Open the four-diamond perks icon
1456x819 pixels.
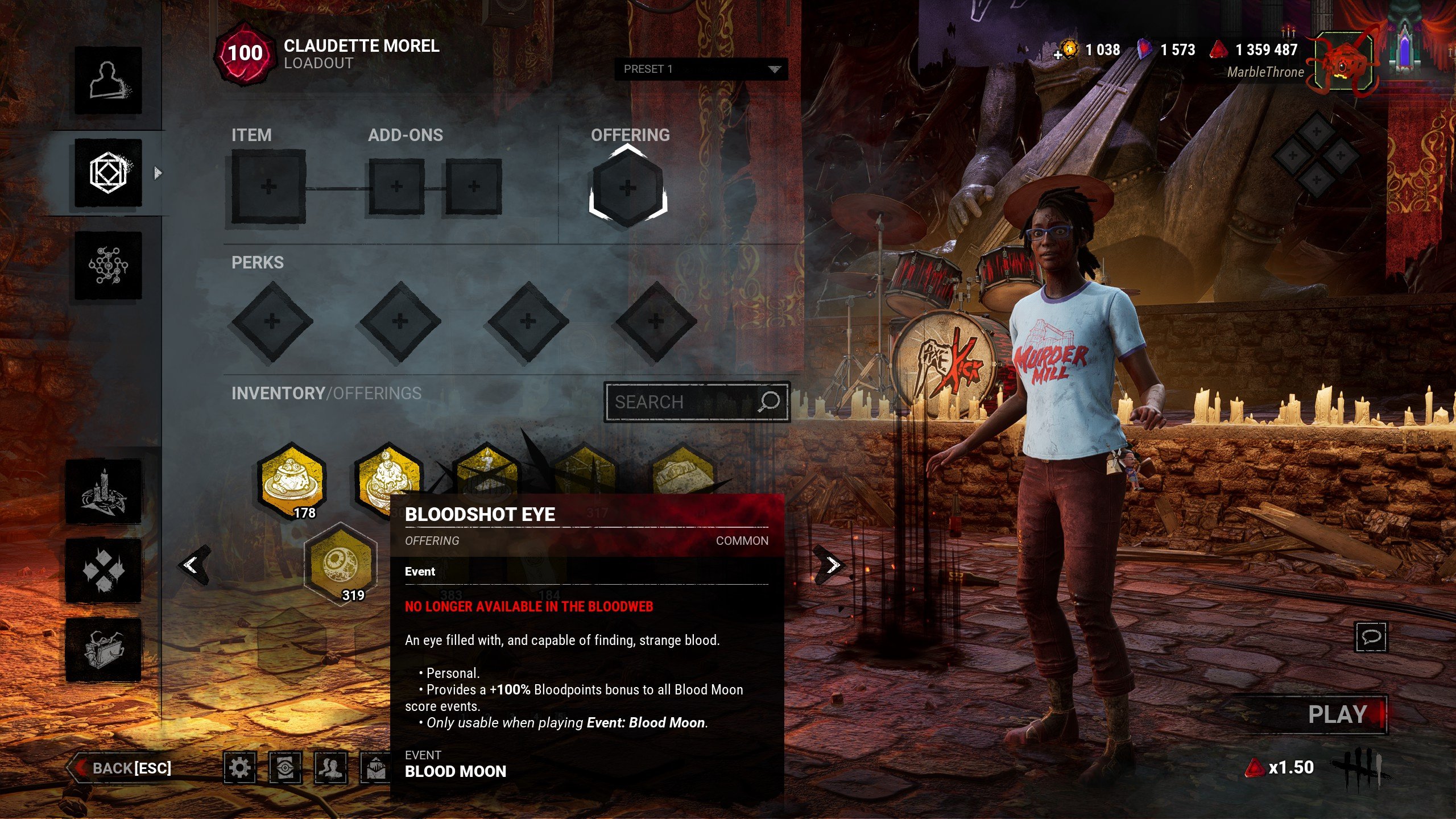pos(104,570)
